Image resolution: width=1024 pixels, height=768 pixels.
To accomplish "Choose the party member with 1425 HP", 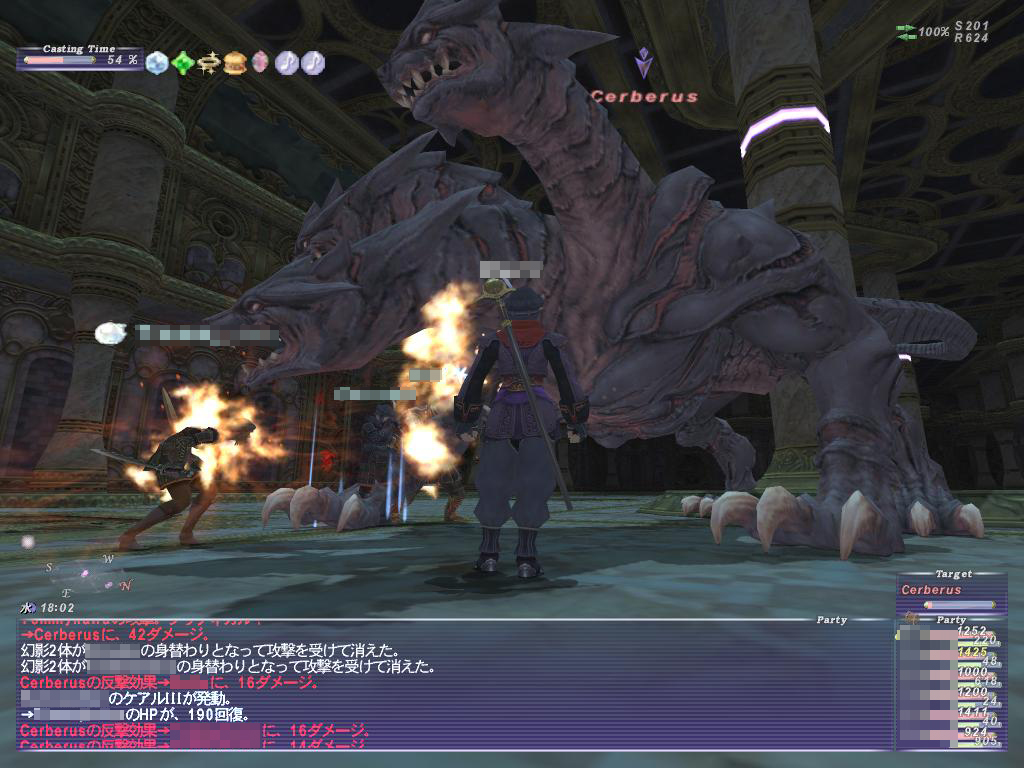I will pyautogui.click(x=947, y=655).
